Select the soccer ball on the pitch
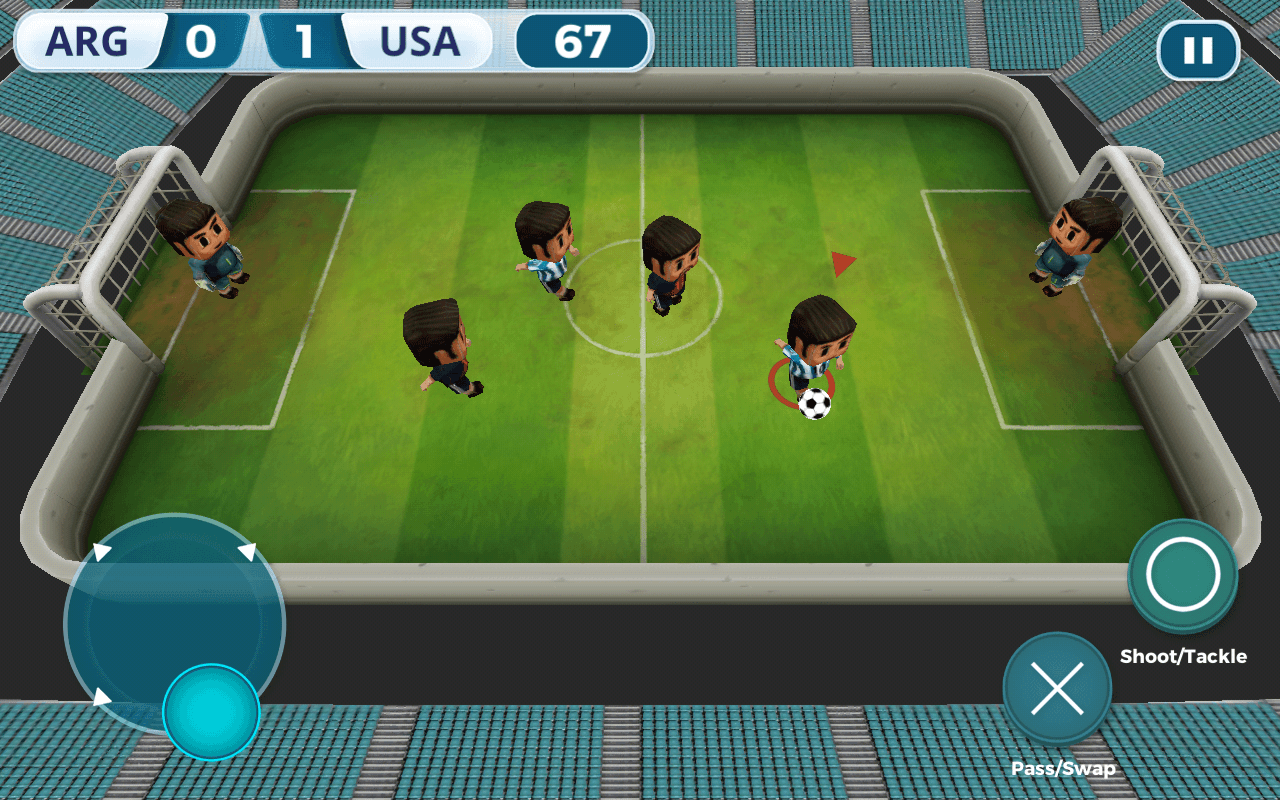The height and width of the screenshot is (800, 1280). click(813, 403)
